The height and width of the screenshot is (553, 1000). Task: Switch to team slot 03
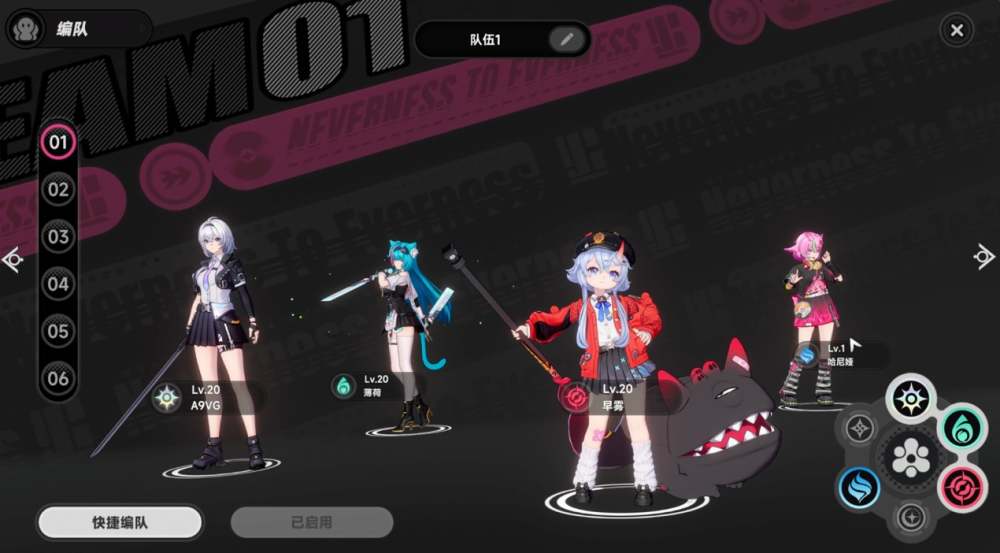pos(58,237)
